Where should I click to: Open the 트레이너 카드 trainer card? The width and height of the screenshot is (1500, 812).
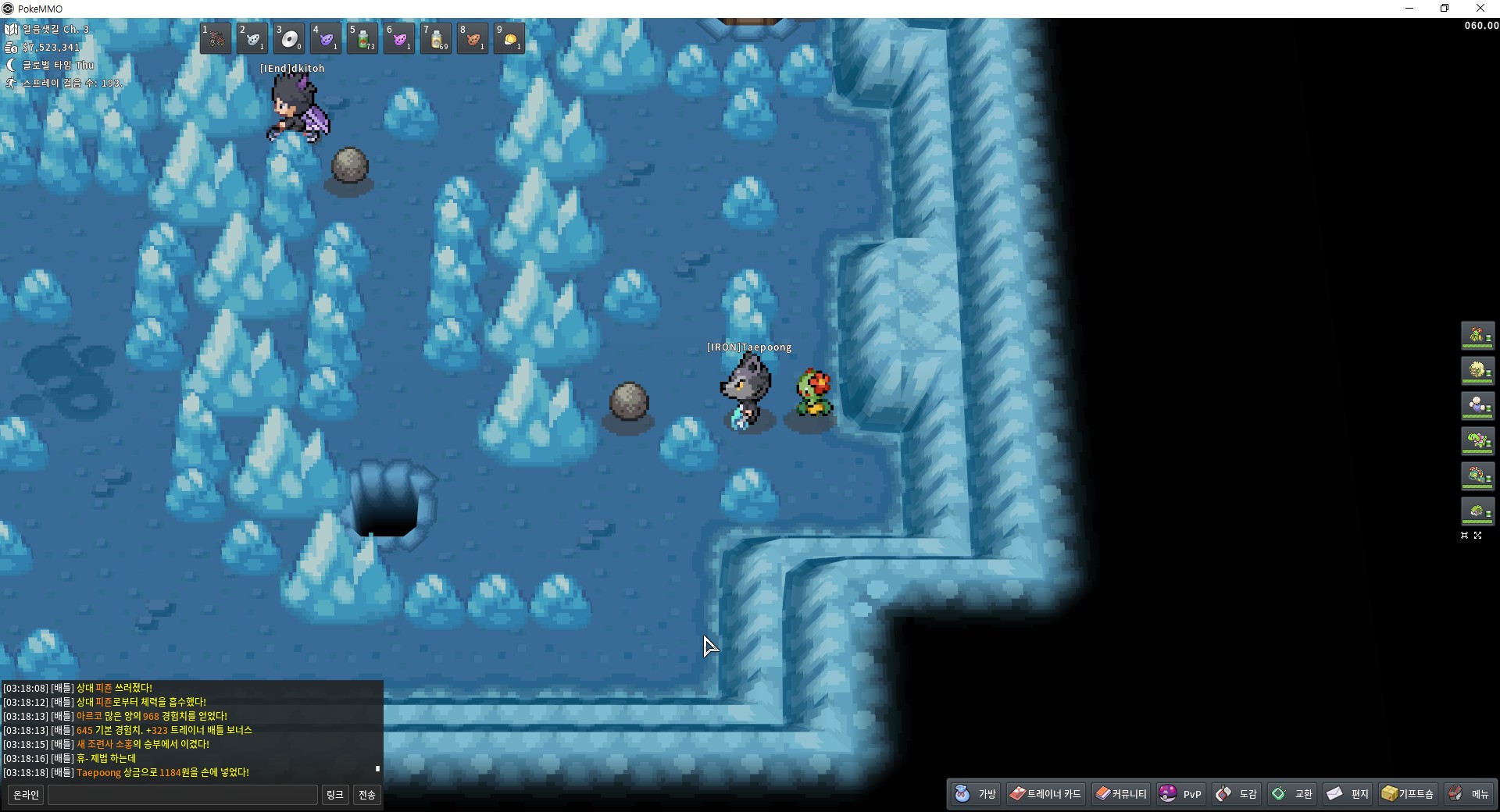tap(1045, 794)
